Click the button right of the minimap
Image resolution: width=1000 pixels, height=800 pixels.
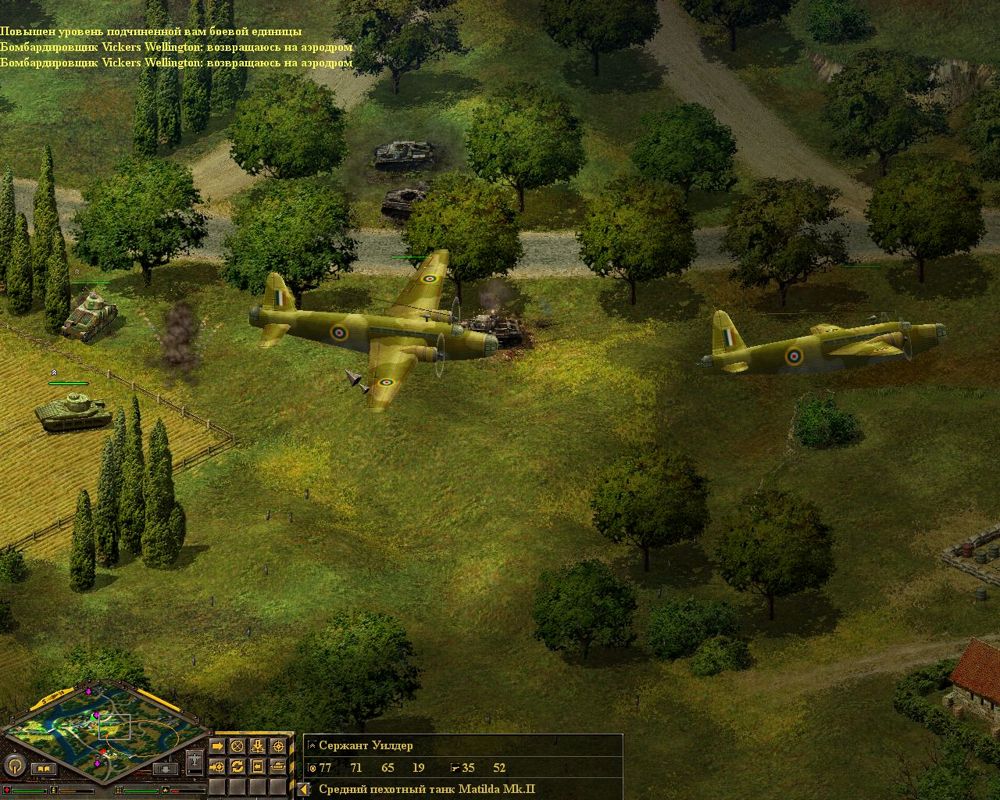(x=165, y=769)
